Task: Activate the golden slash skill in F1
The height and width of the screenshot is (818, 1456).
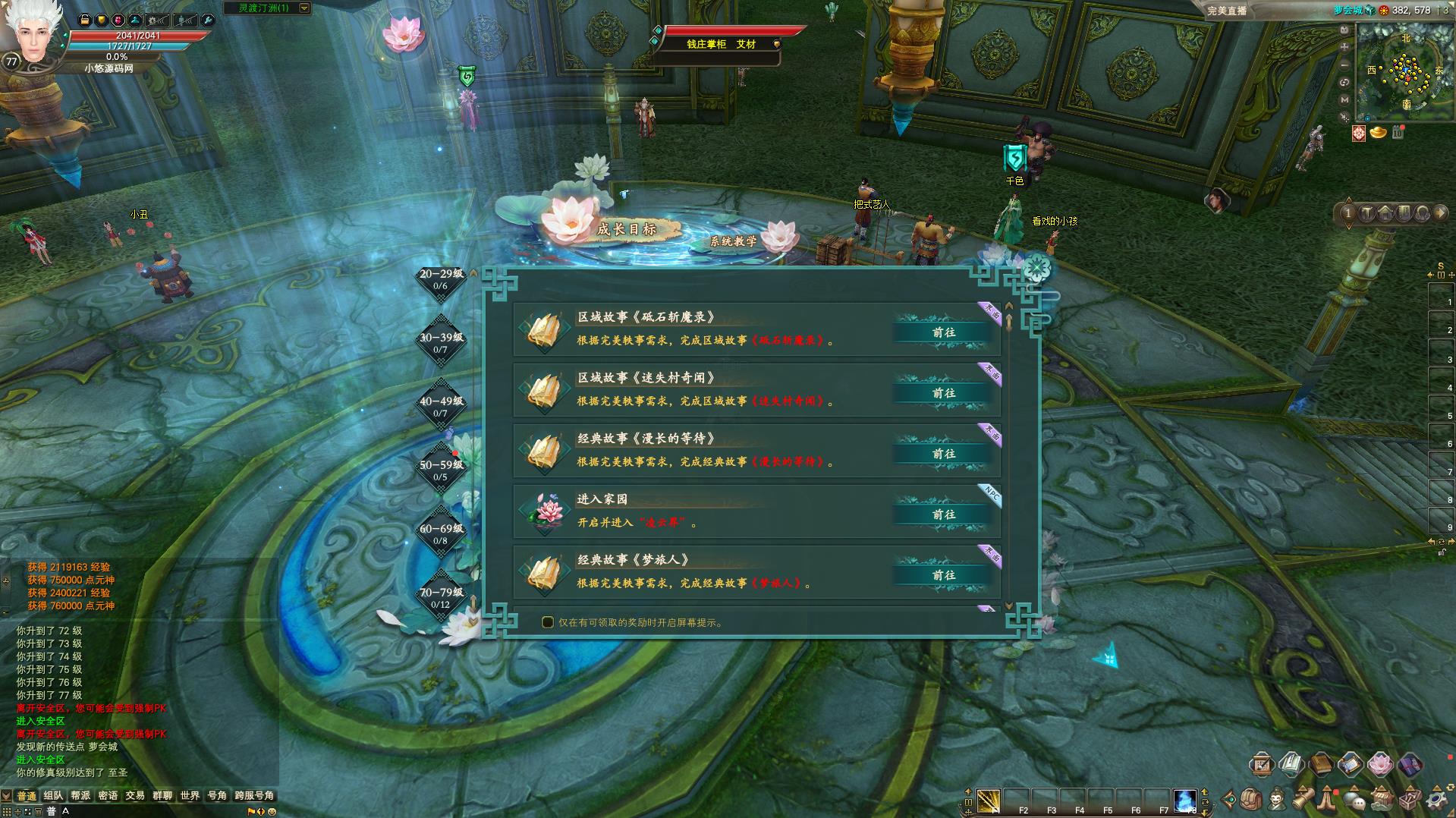Action: coord(989,800)
